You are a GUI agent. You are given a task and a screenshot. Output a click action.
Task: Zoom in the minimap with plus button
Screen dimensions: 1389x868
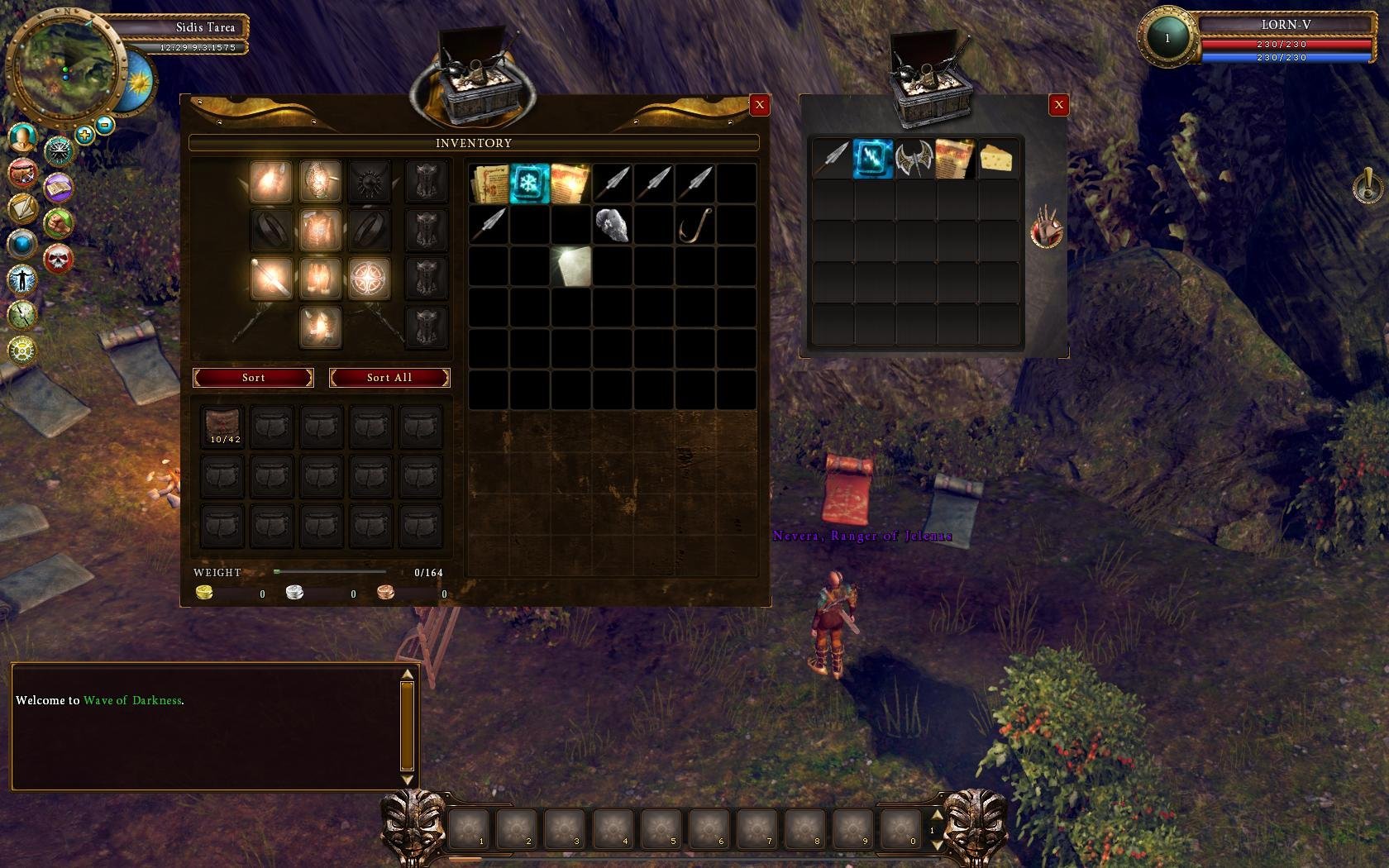(x=84, y=134)
